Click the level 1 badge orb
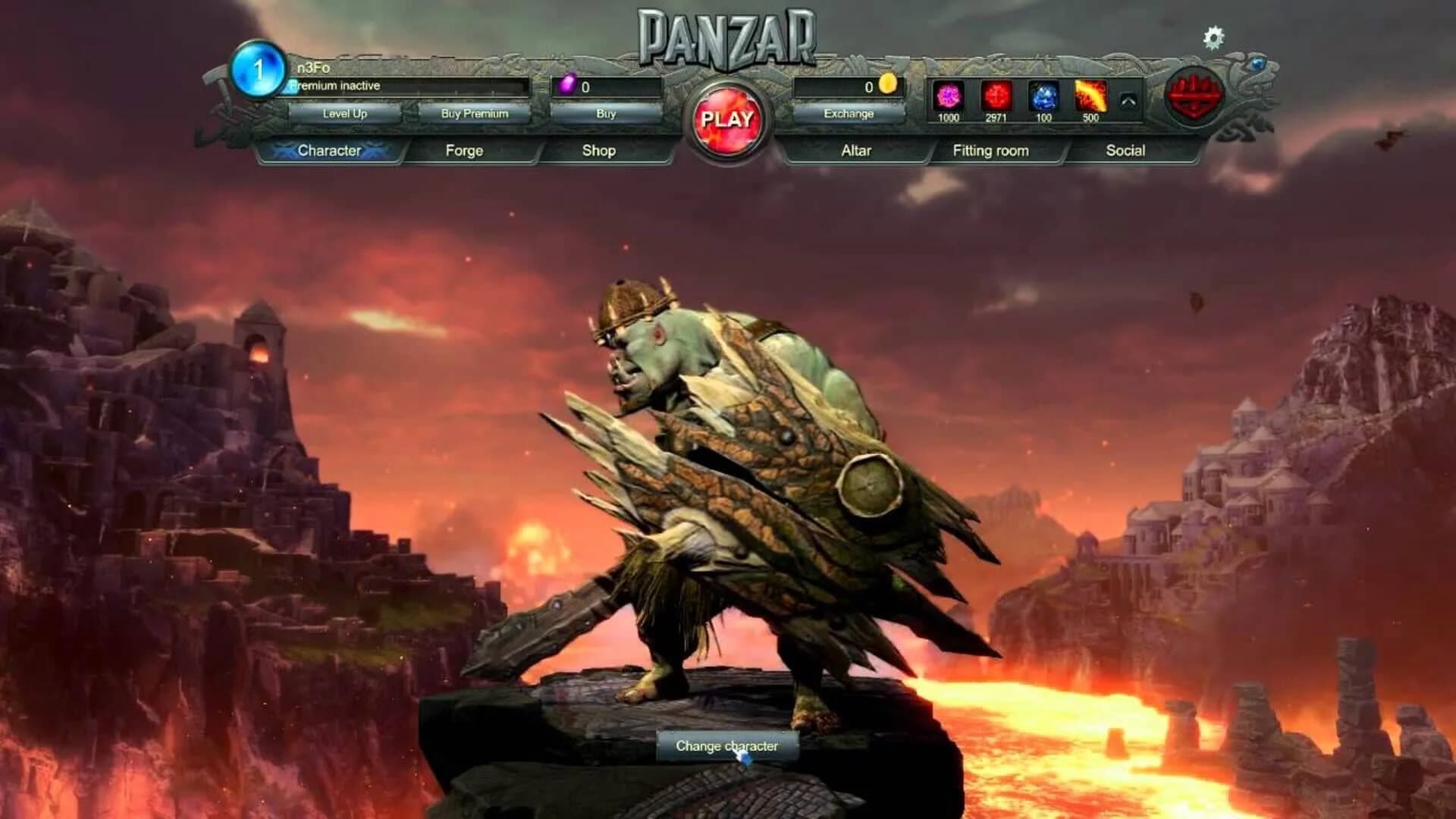1456x819 pixels. (x=258, y=71)
